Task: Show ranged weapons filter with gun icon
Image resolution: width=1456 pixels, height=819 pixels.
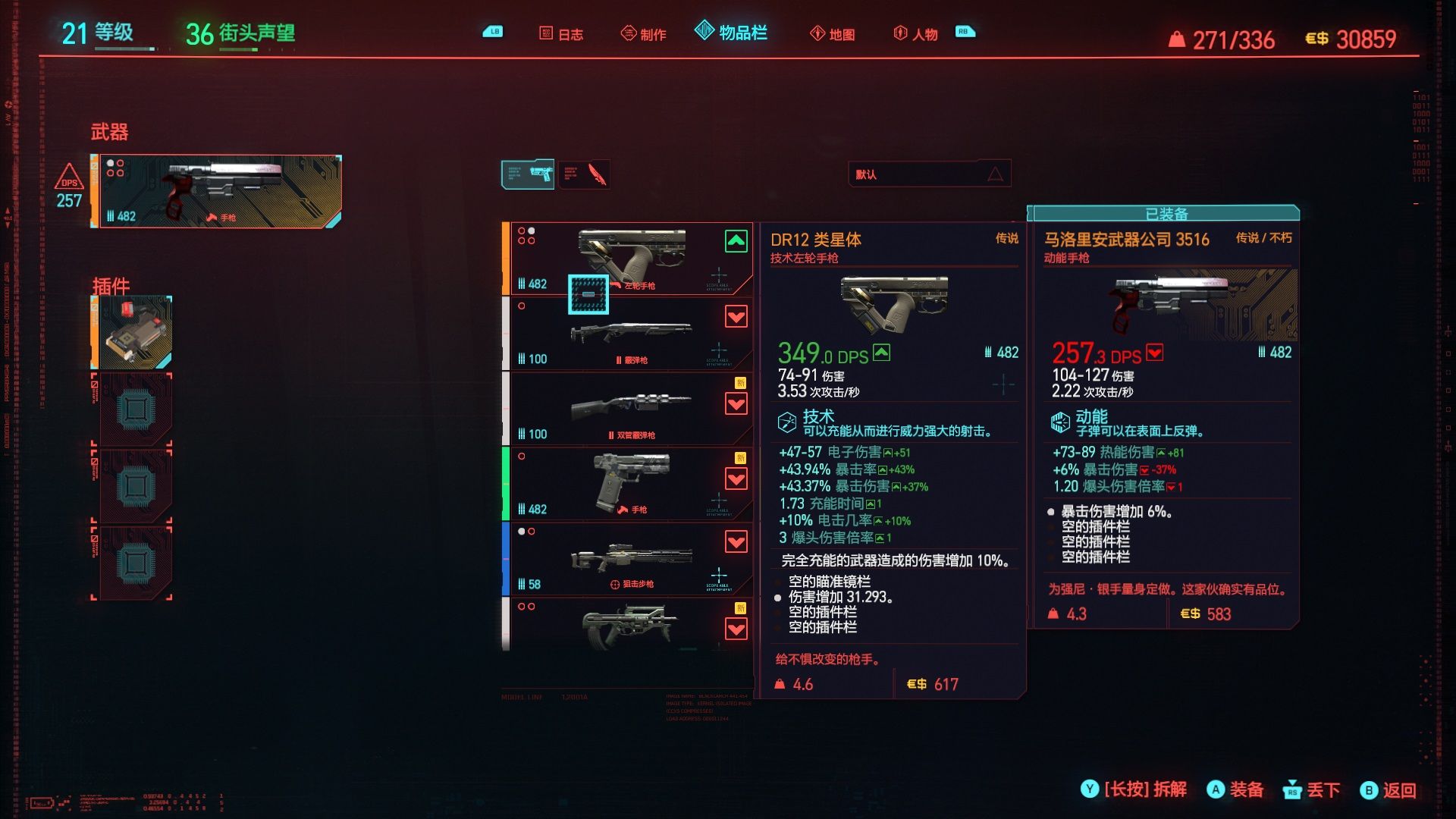Action: pos(528,174)
